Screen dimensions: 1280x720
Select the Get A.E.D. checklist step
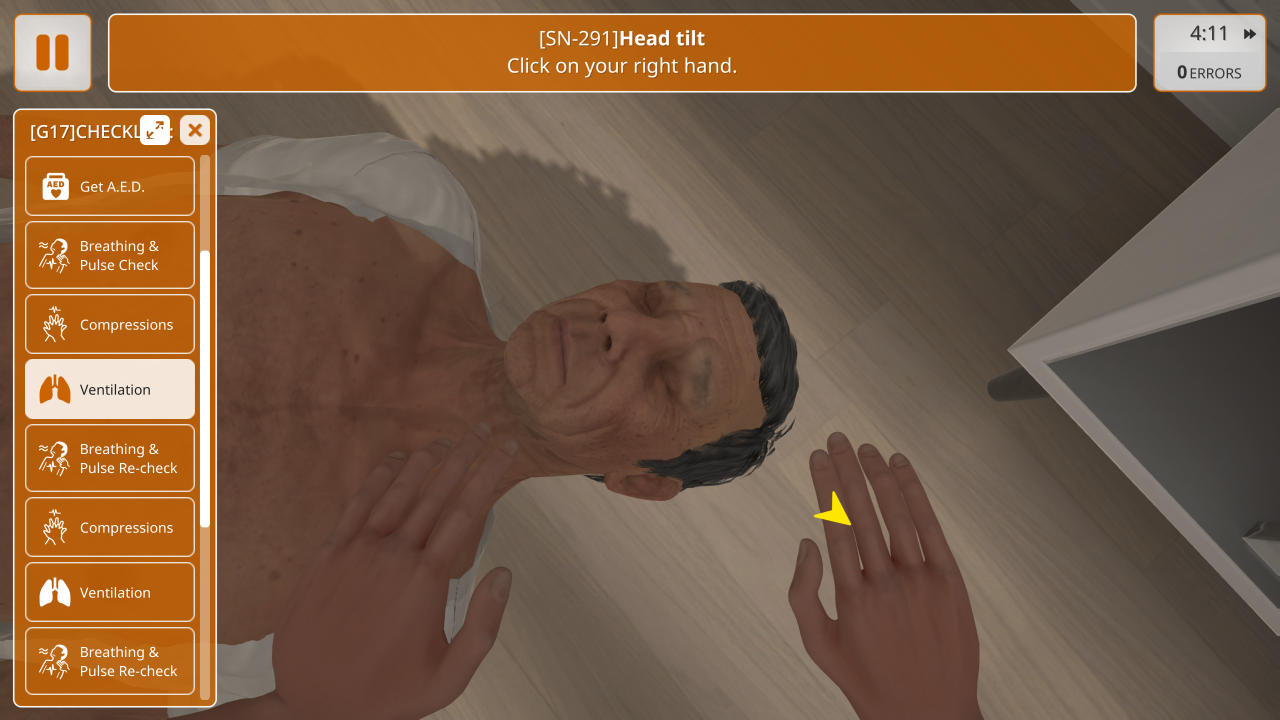[110, 186]
